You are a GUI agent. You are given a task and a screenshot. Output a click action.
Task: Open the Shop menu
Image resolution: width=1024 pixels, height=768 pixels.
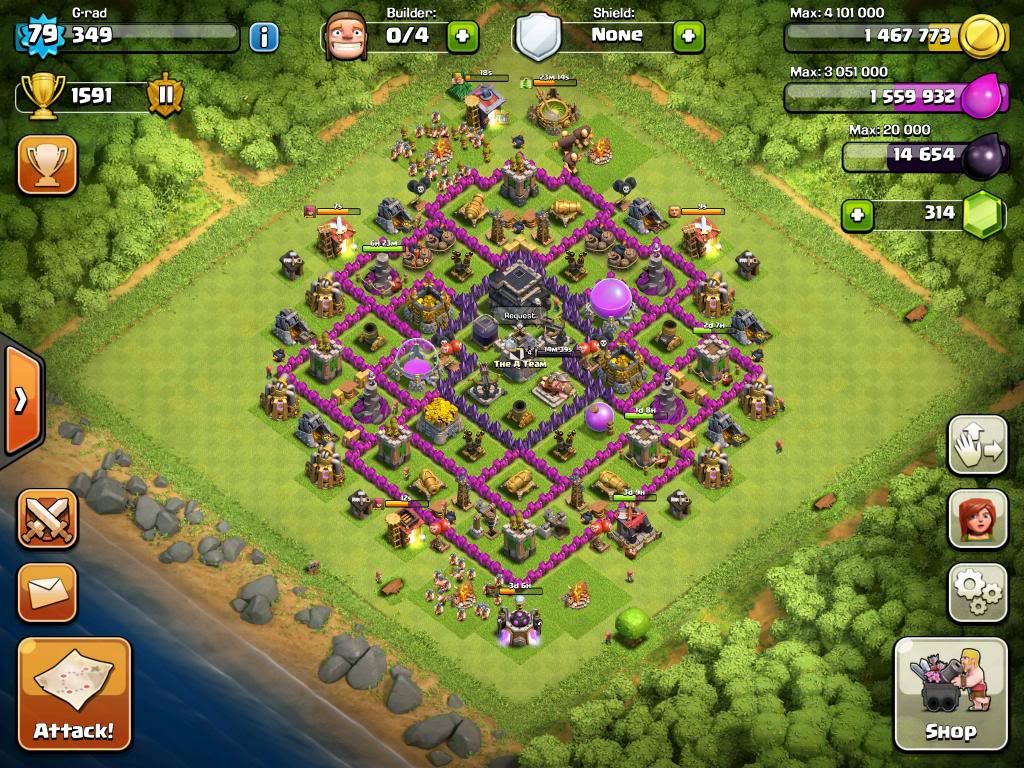click(950, 693)
